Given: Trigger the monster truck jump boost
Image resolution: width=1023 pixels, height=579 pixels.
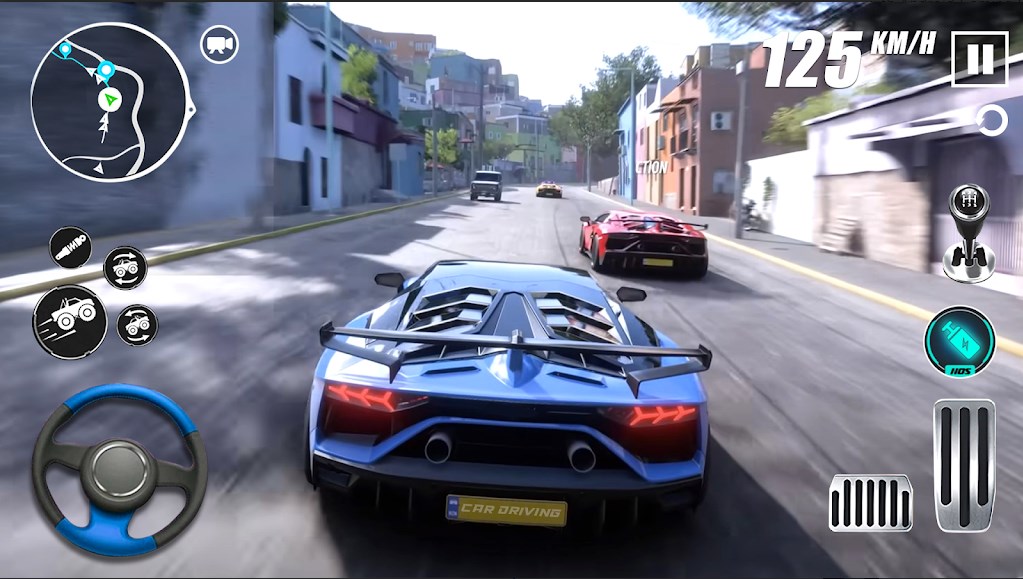Looking at the screenshot, I should 69,321.
